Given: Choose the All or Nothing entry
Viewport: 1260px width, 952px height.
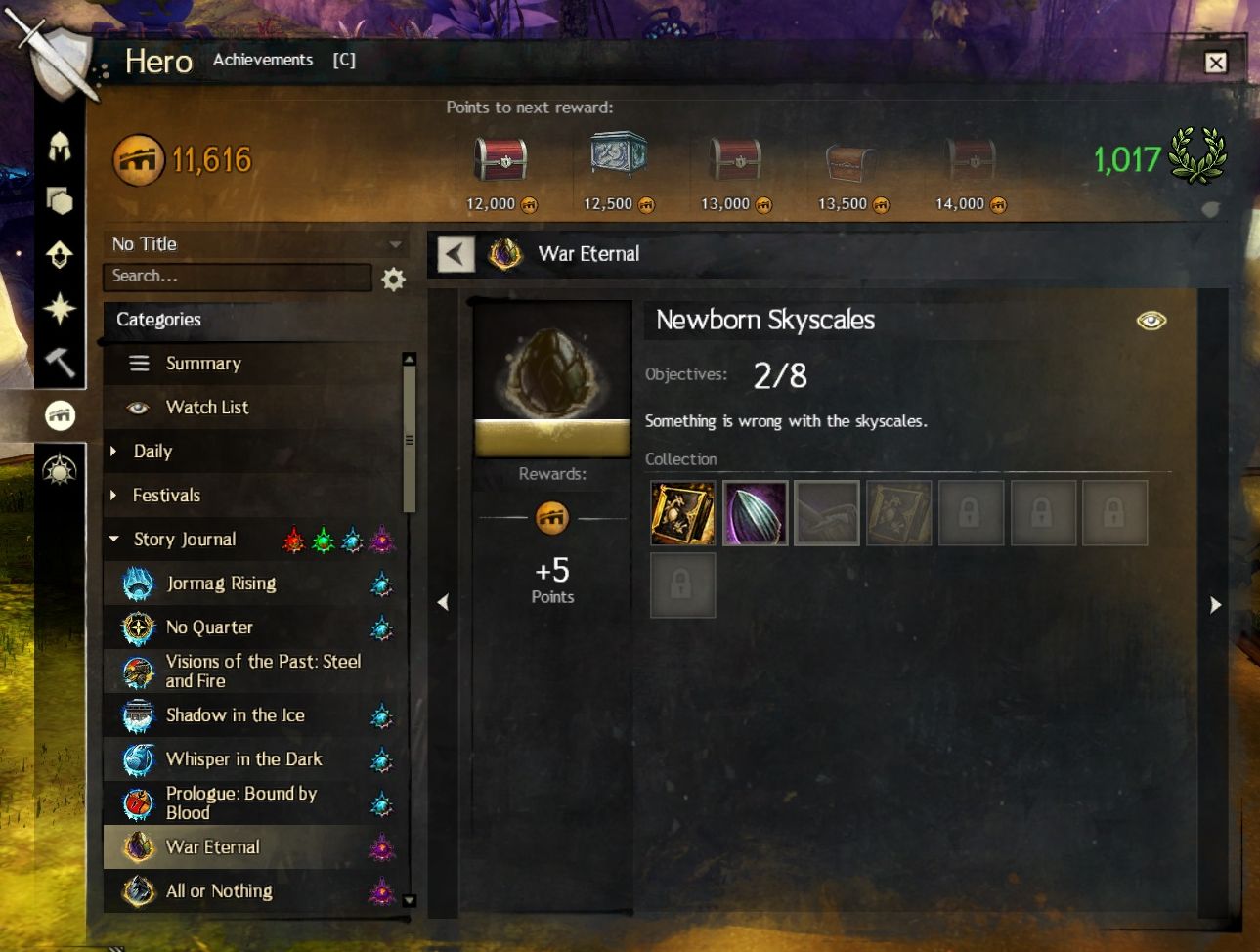Looking at the screenshot, I should point(219,891).
